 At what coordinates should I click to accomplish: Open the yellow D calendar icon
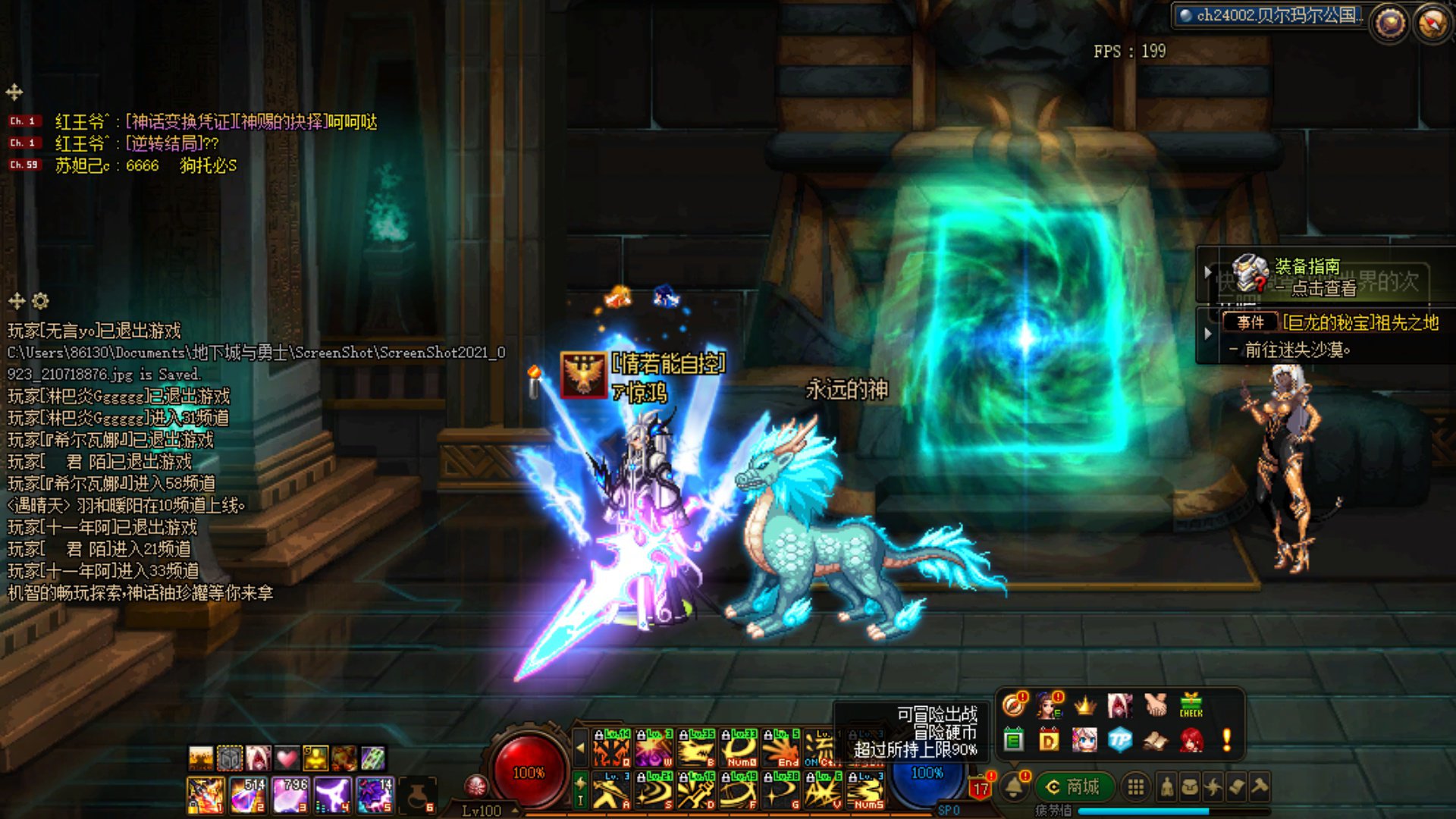[x=1049, y=740]
